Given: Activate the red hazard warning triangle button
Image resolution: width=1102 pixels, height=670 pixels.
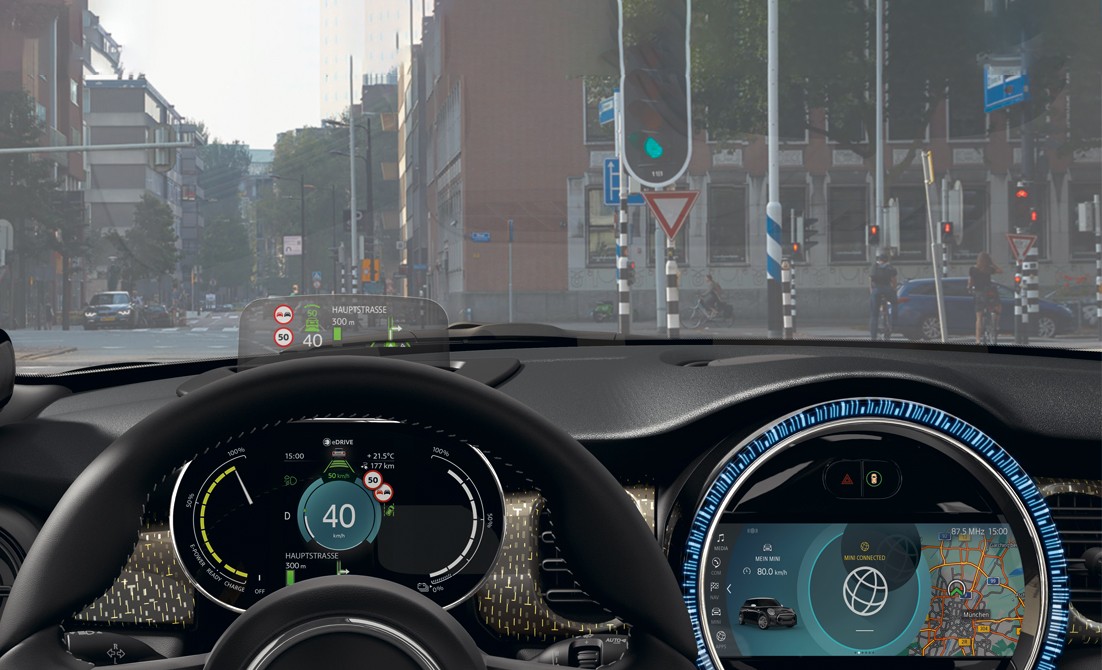Looking at the screenshot, I should [x=845, y=478].
